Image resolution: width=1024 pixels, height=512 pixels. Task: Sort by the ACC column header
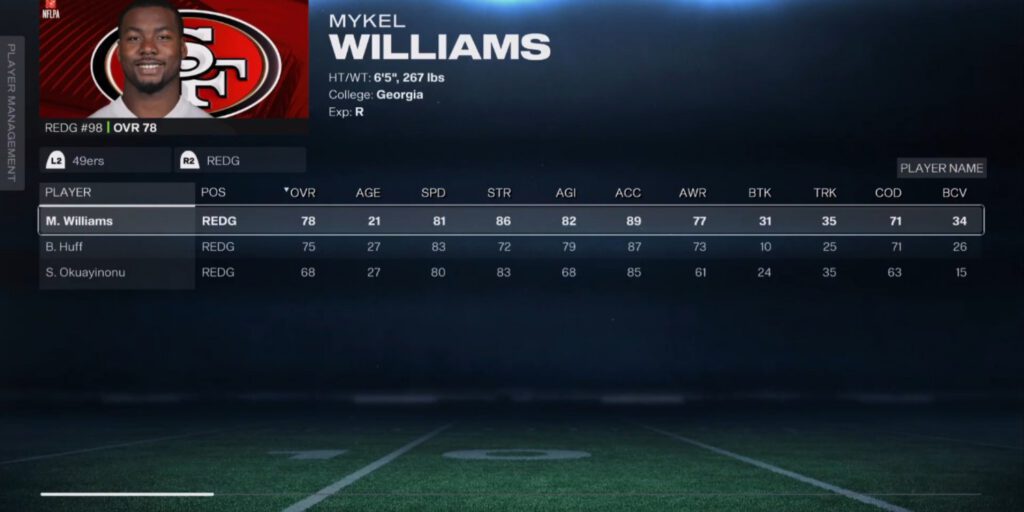(628, 192)
